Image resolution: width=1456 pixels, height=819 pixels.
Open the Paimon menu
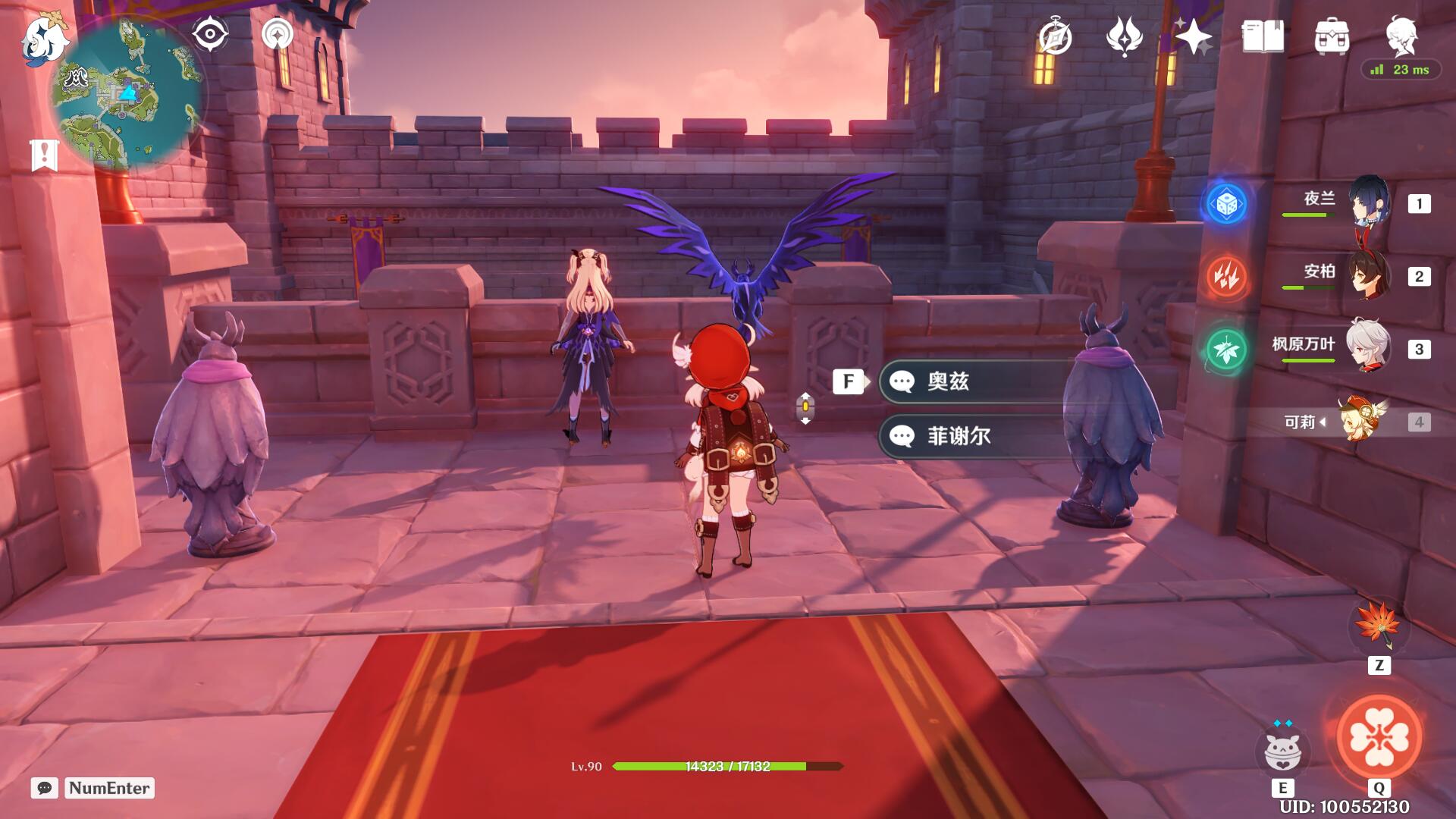click(x=44, y=39)
